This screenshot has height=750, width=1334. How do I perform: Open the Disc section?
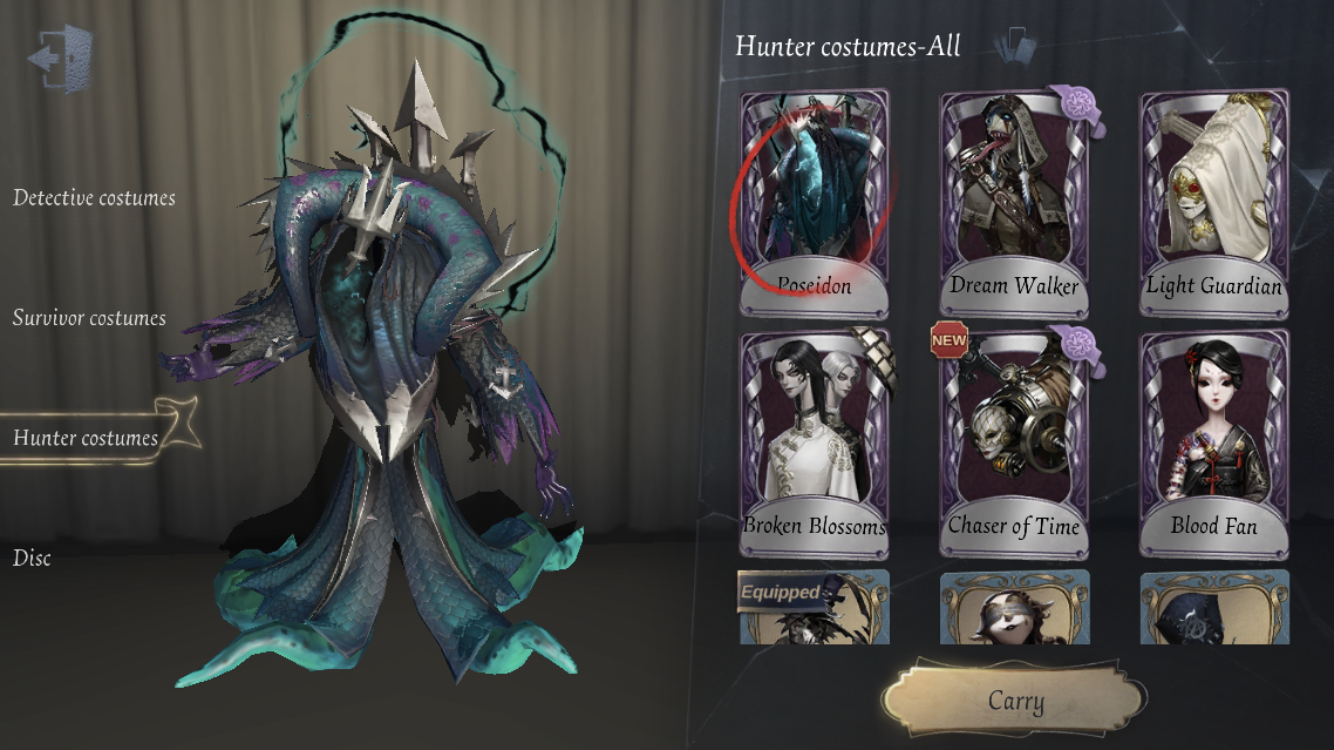[x=31, y=559]
